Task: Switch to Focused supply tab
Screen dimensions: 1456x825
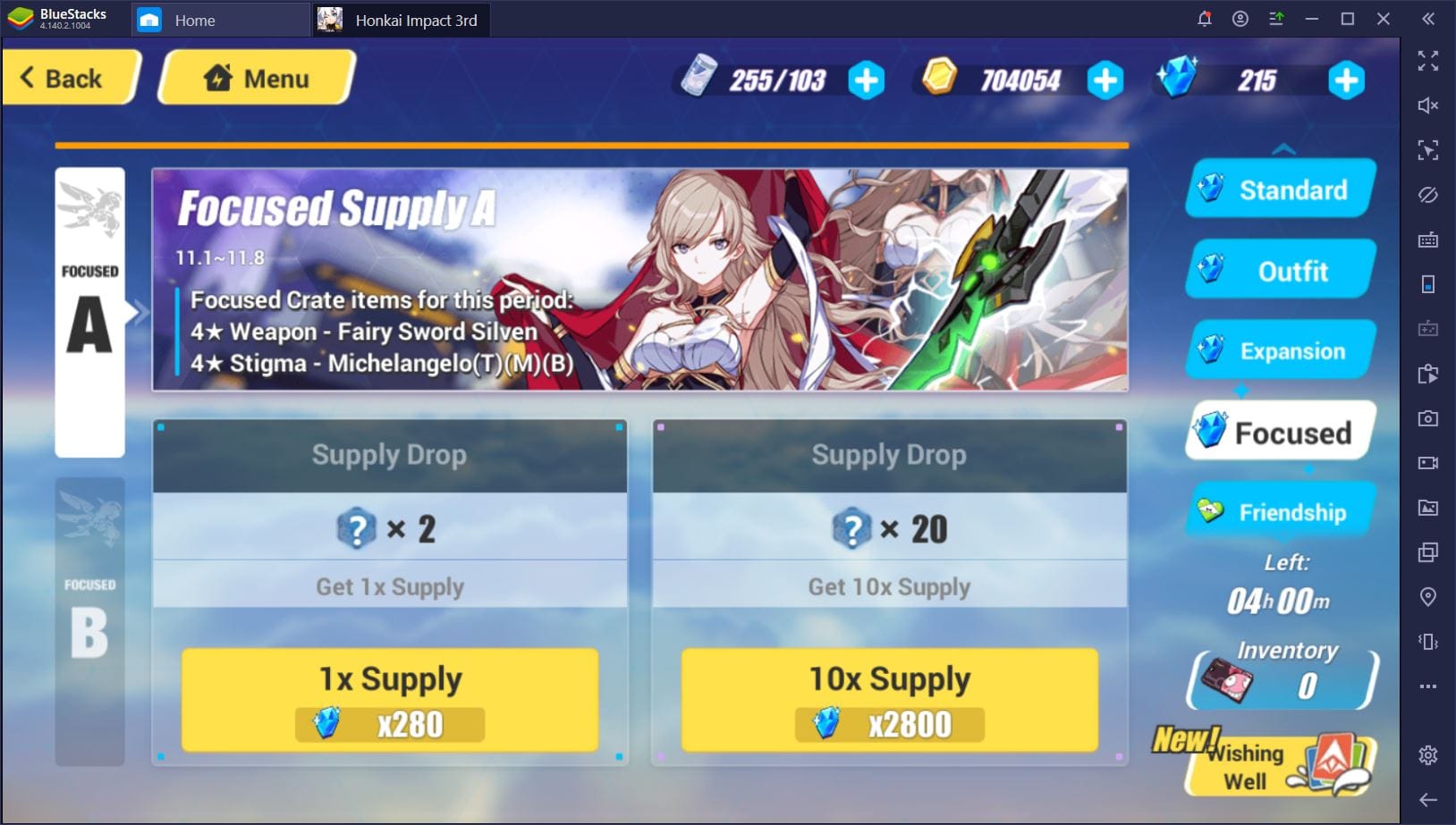Action: 1278,432
